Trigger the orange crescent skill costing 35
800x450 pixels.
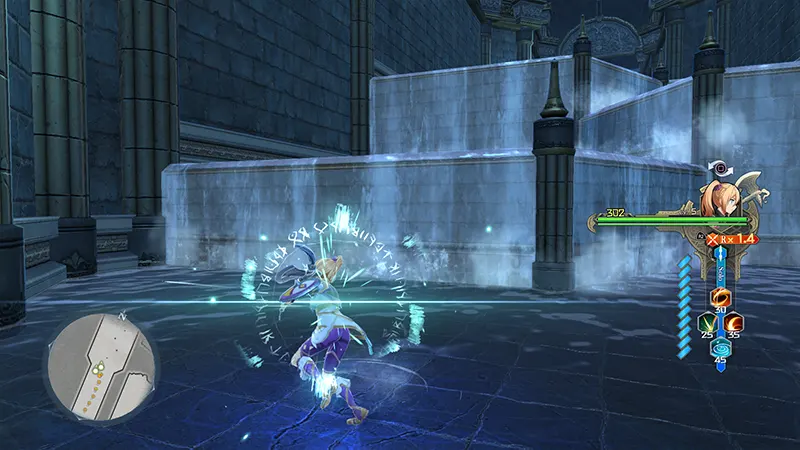click(x=733, y=324)
